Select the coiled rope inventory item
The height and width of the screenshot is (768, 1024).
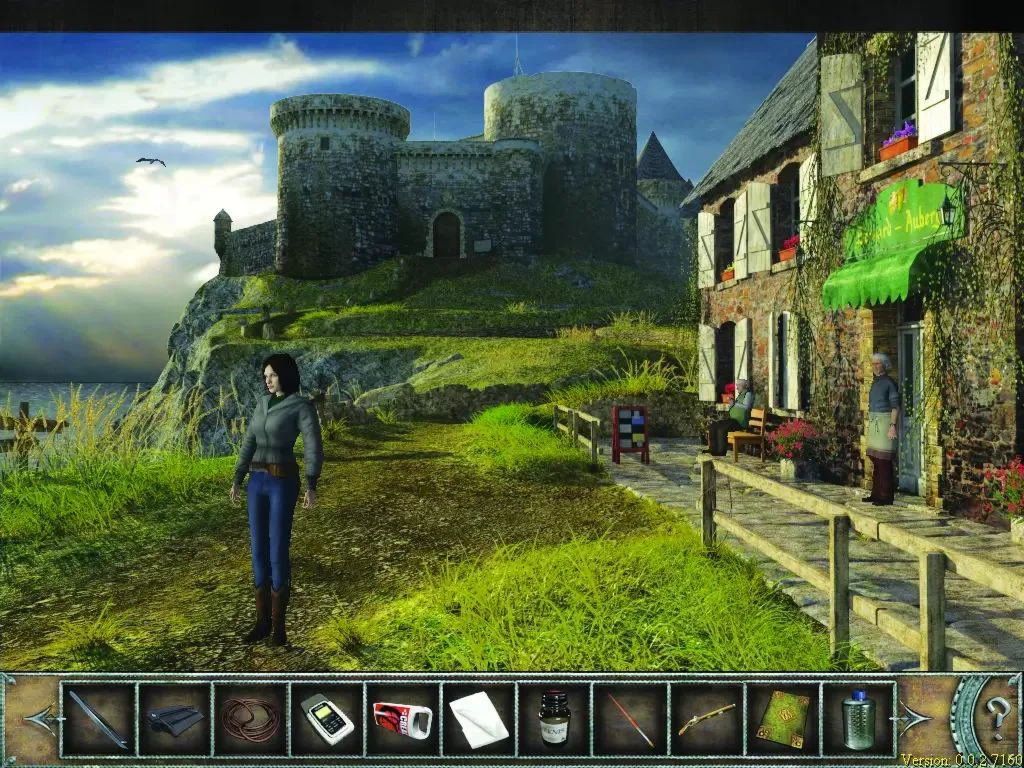click(x=250, y=719)
